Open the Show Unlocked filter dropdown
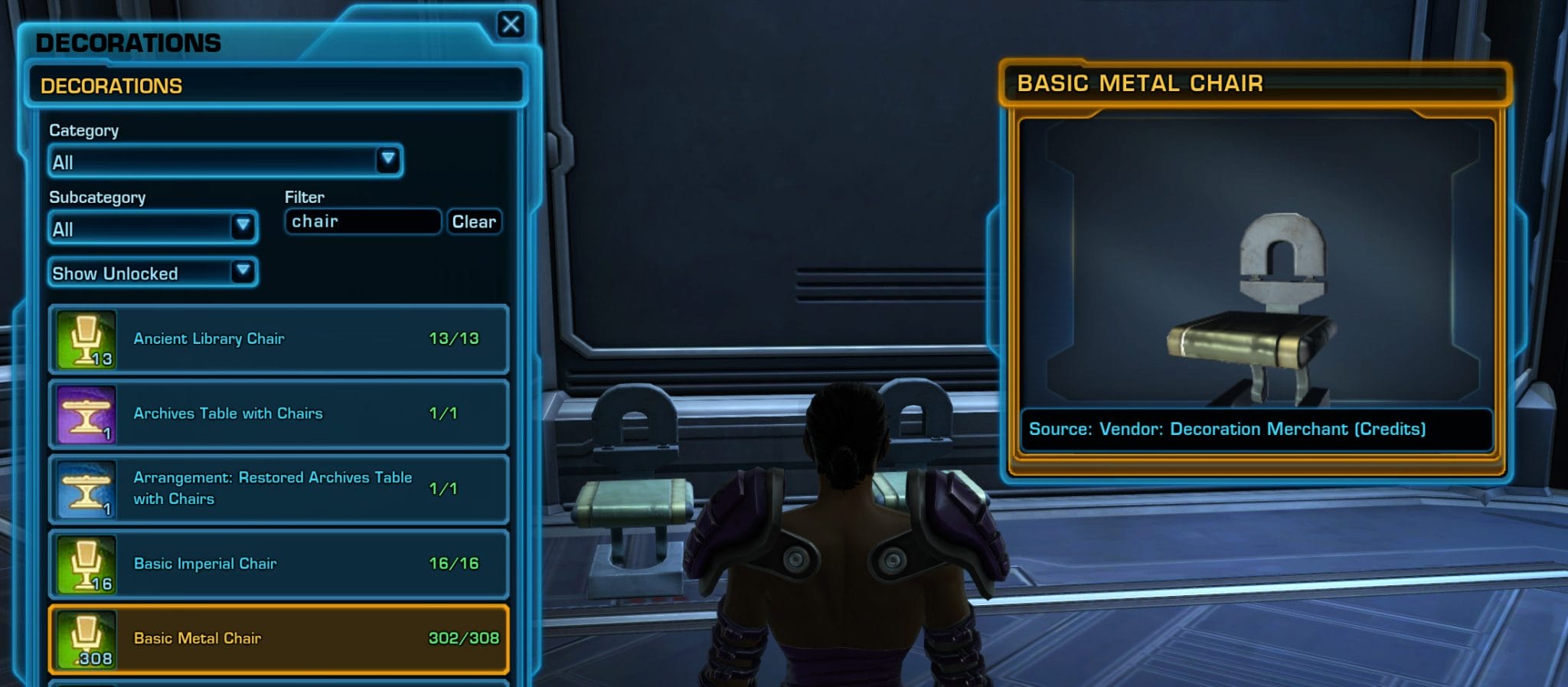The width and height of the screenshot is (1568, 687). pyautogui.click(x=152, y=273)
